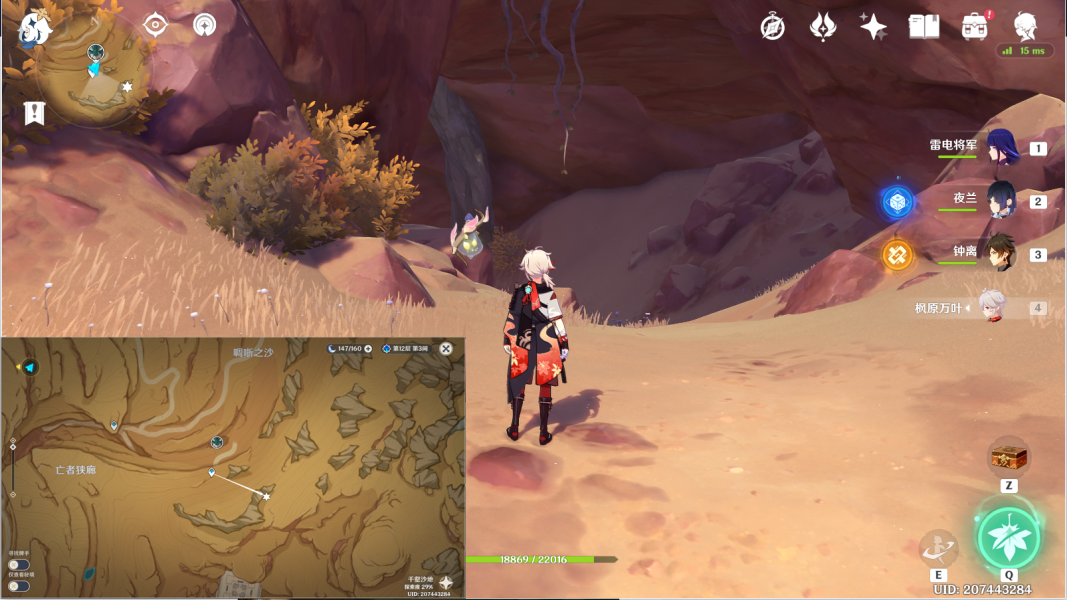Switch to party member 钟离
This screenshot has width=1067, height=600.
tap(1001, 252)
